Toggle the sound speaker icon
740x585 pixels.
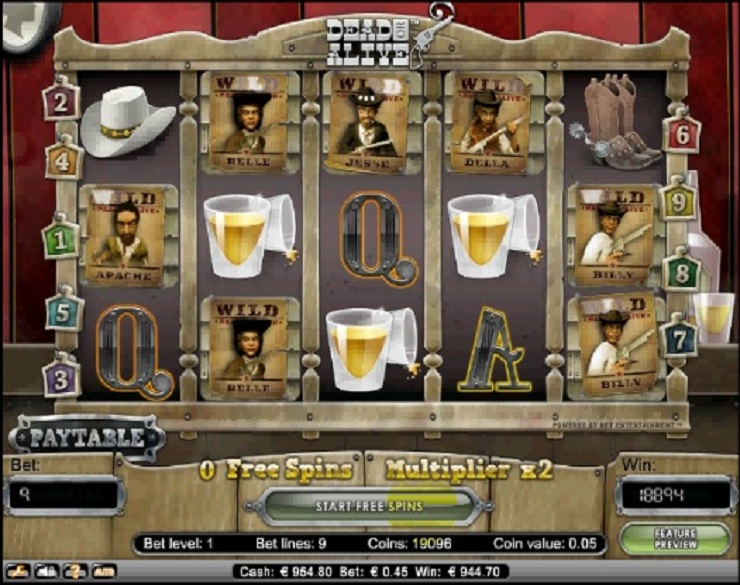pos(45,571)
